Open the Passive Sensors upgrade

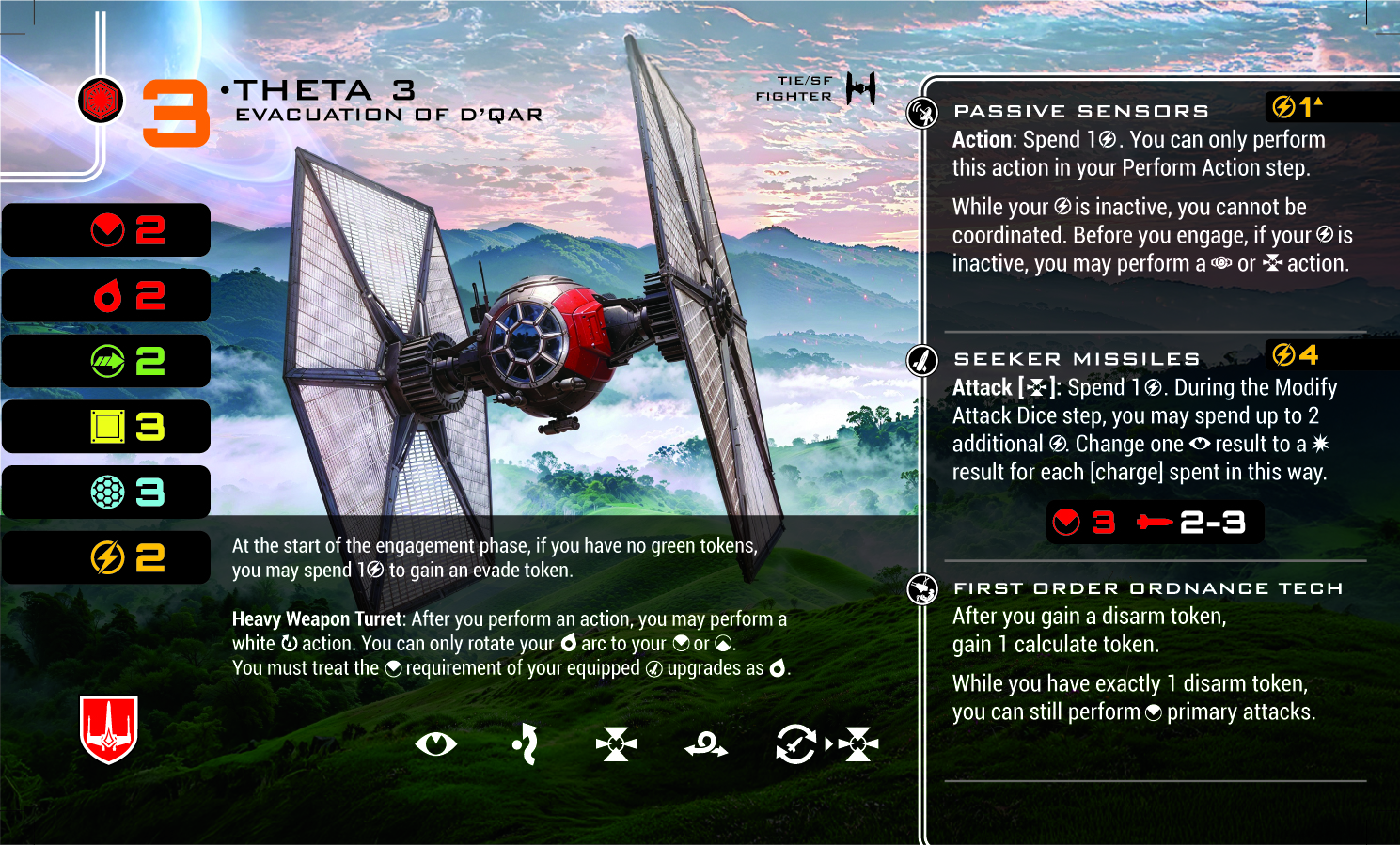[x=1081, y=112]
